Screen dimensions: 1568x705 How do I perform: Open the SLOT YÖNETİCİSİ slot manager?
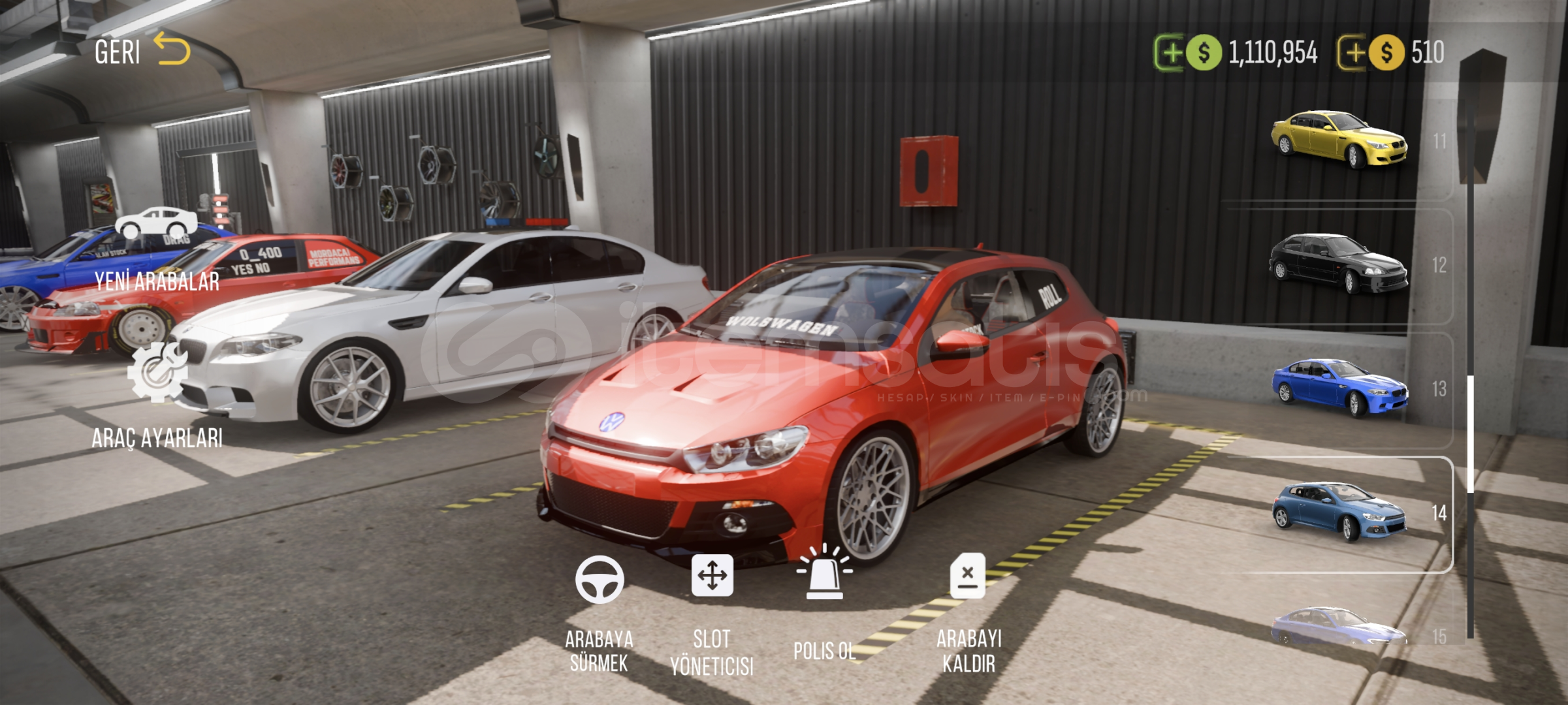712,614
